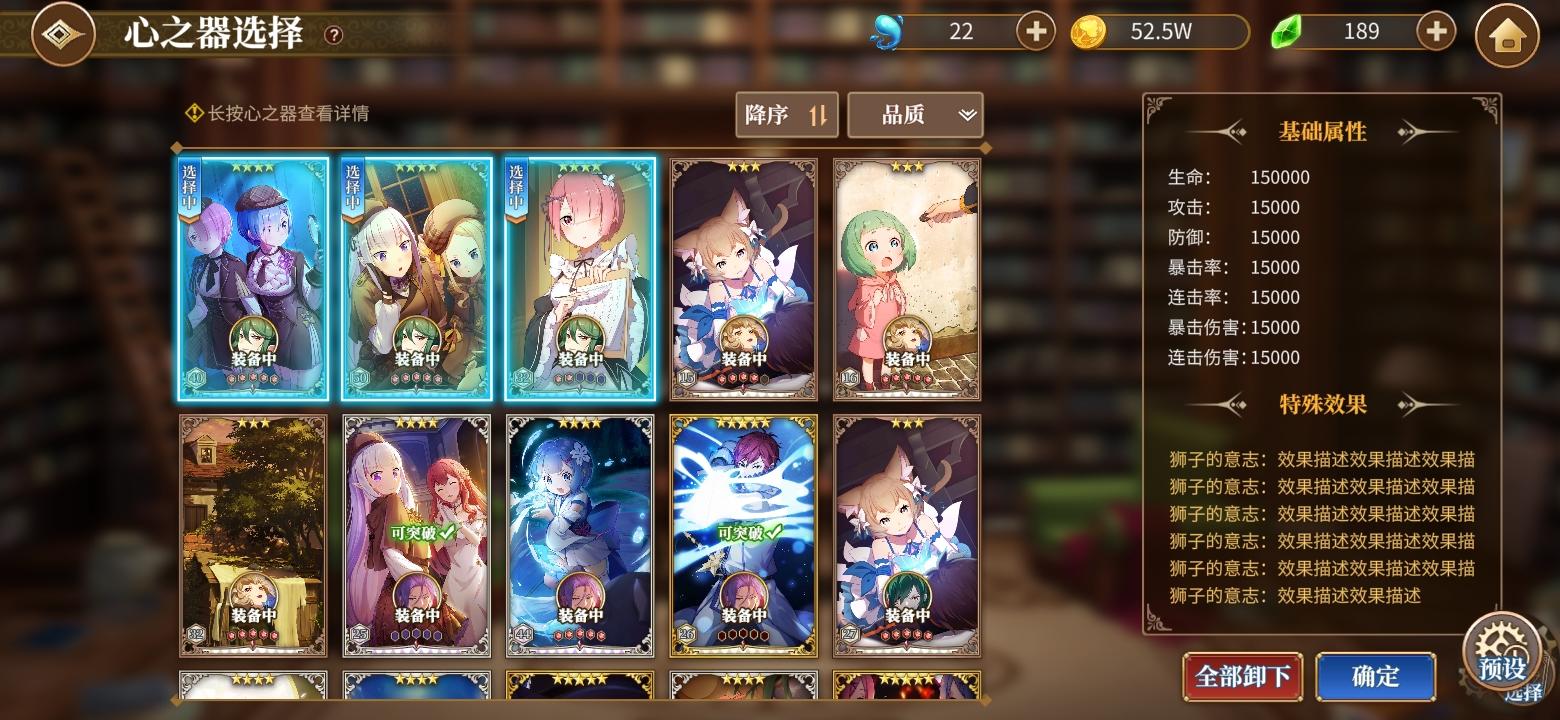Open the 品质 quality filter dropdown
Screen dimensions: 1560x720
click(914, 115)
